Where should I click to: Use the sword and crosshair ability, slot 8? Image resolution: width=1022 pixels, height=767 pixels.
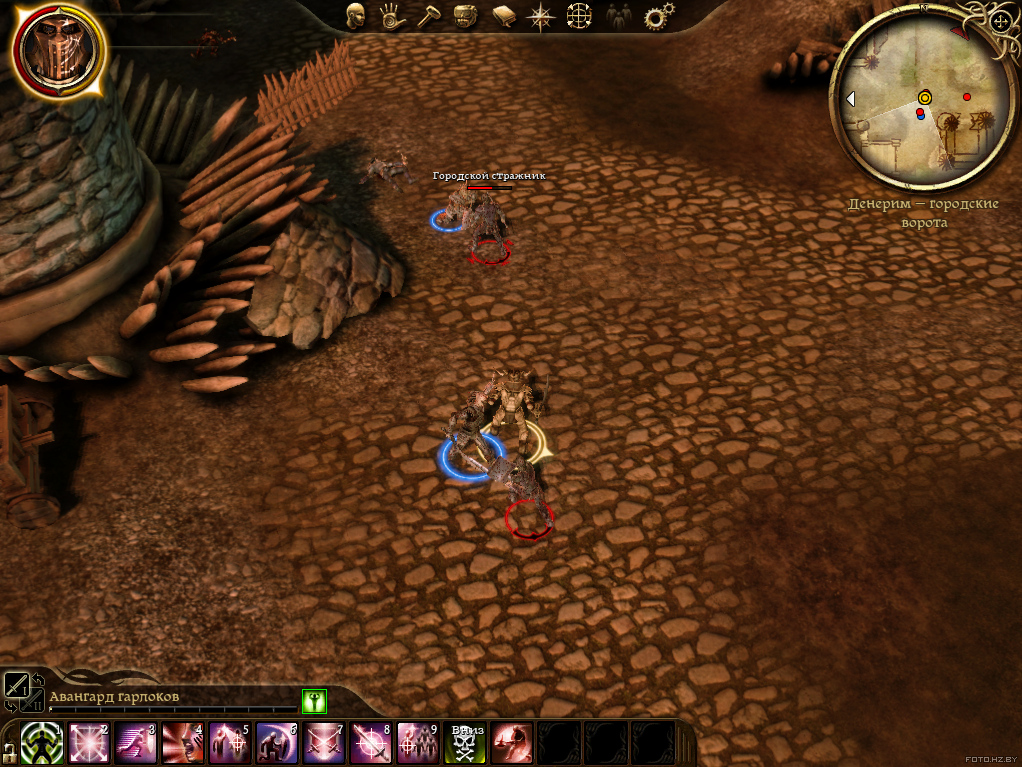[x=370, y=743]
